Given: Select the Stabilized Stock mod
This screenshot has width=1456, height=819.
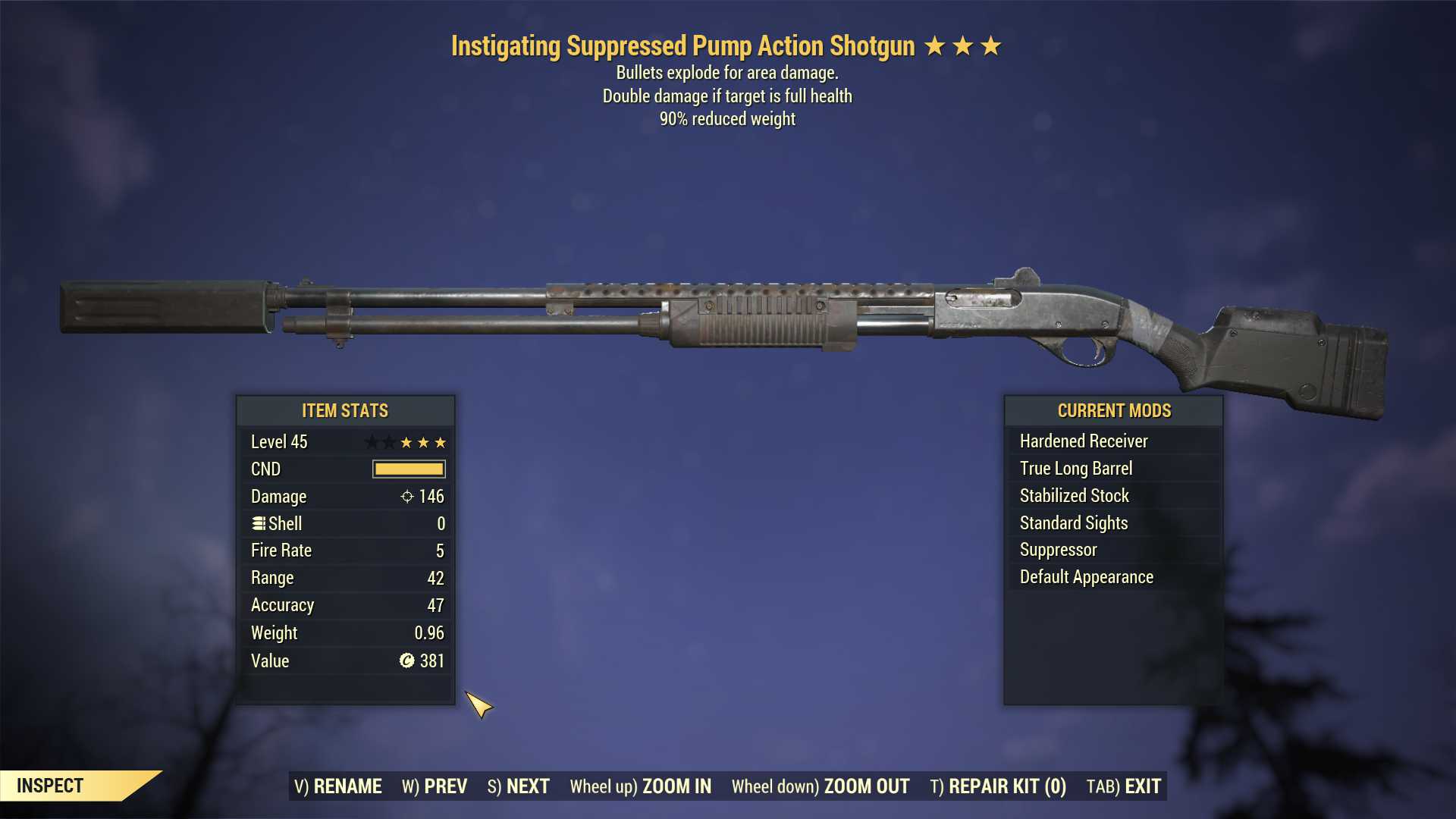Looking at the screenshot, I should (1073, 495).
